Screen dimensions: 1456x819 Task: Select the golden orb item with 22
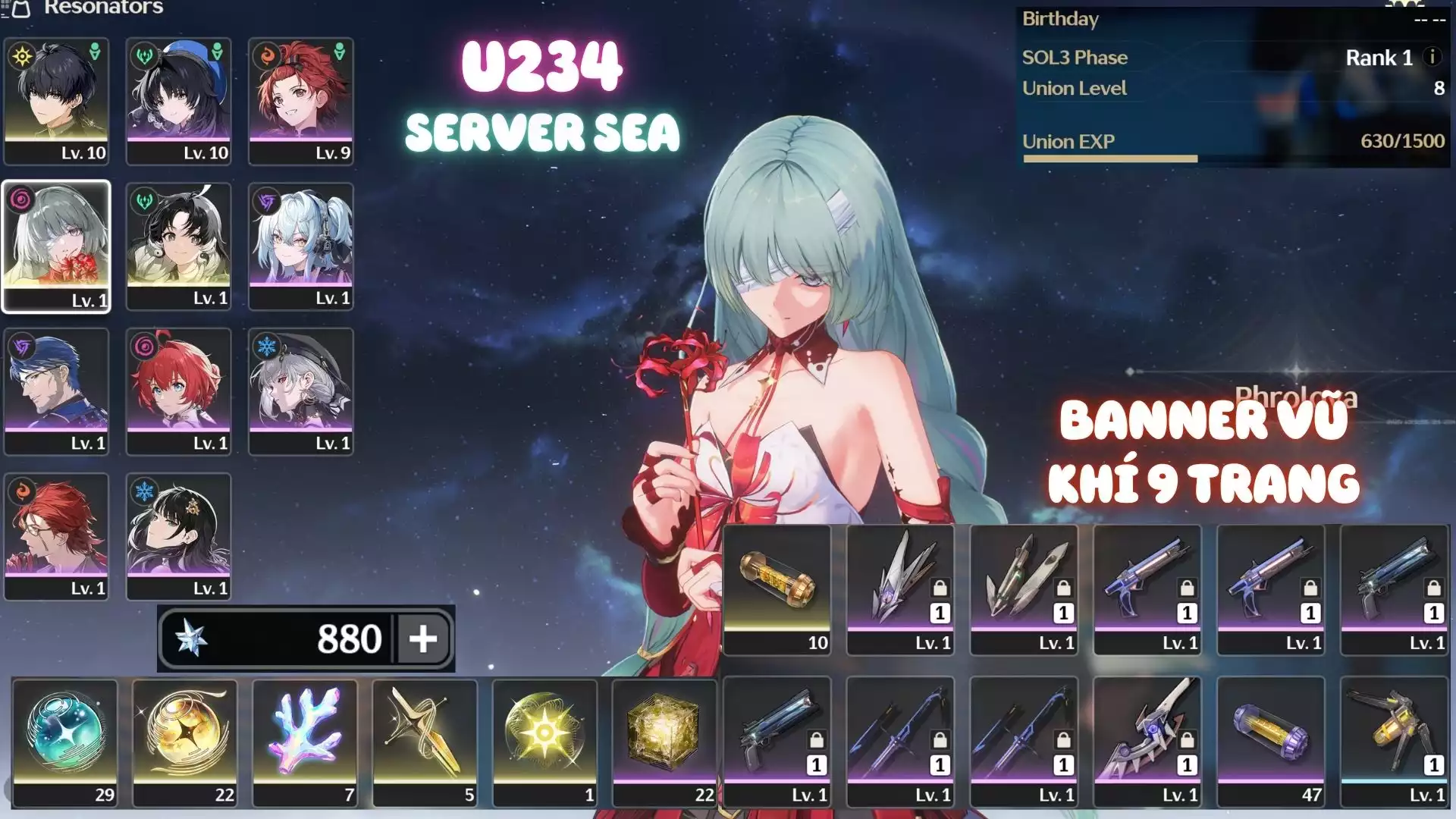[x=185, y=742]
